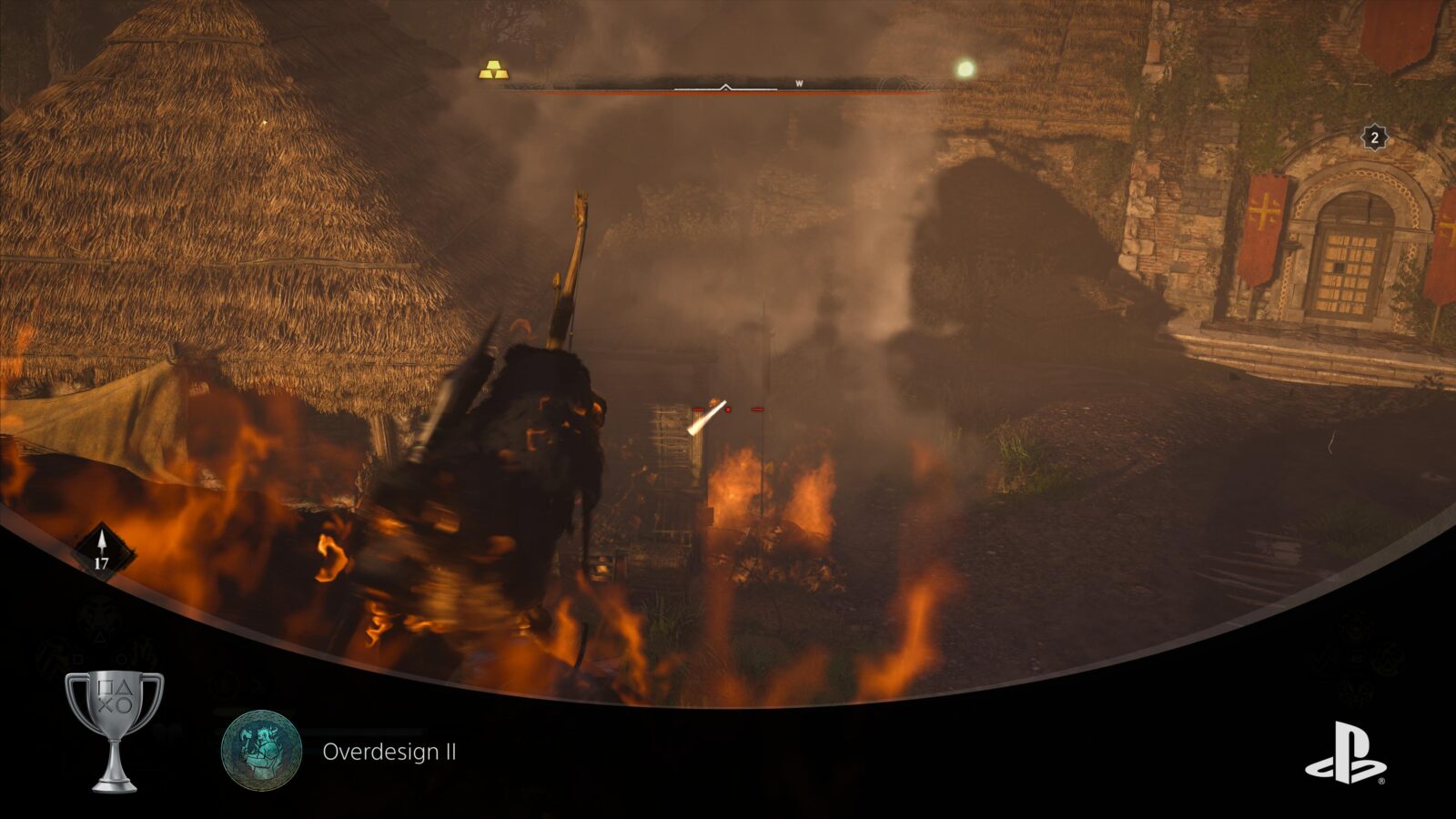
Task: Select the arrow counter showing 17
Action: (x=101, y=547)
